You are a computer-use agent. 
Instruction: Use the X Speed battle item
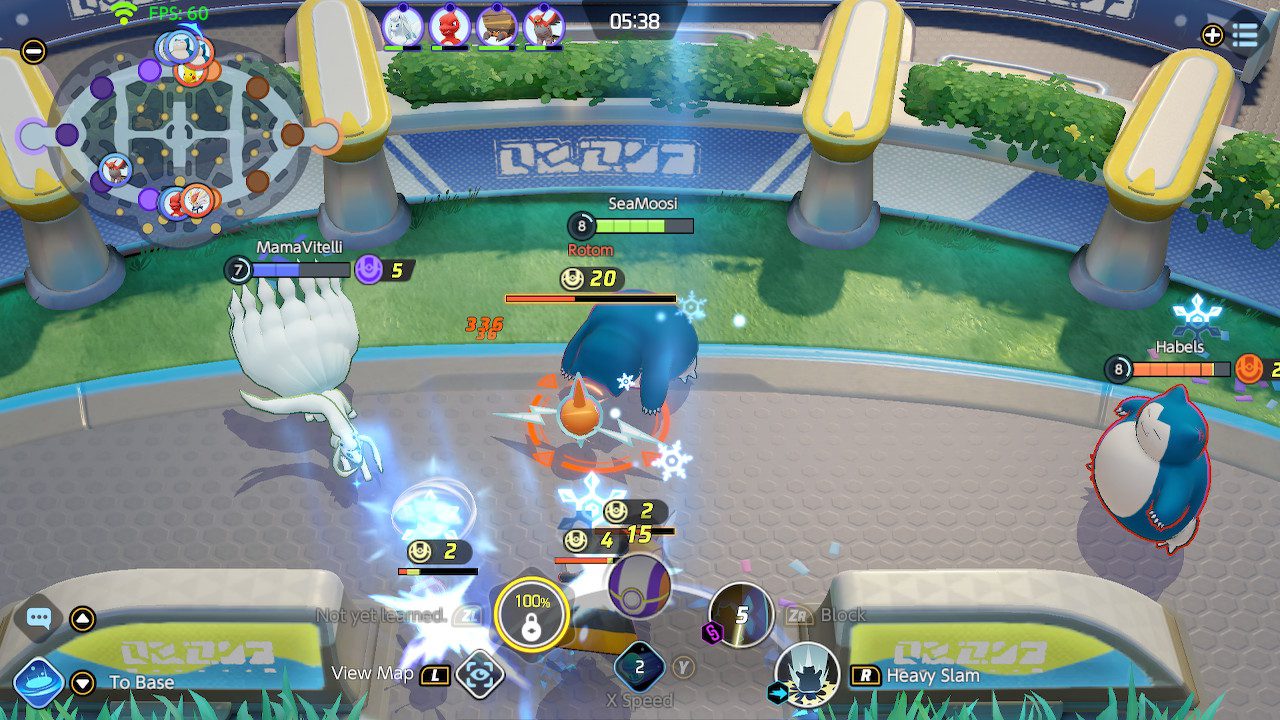[640, 666]
